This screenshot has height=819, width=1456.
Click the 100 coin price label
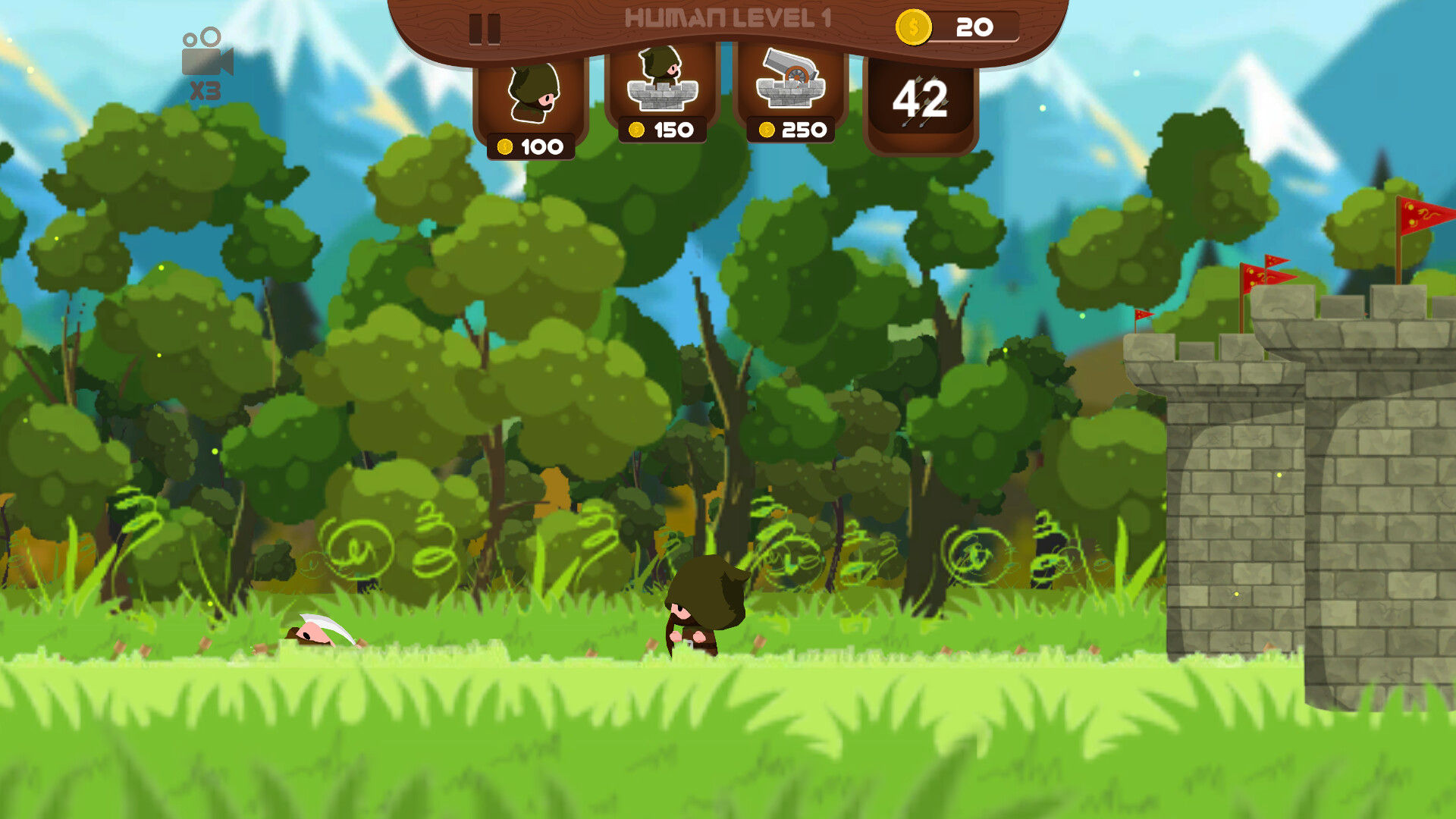point(531,144)
